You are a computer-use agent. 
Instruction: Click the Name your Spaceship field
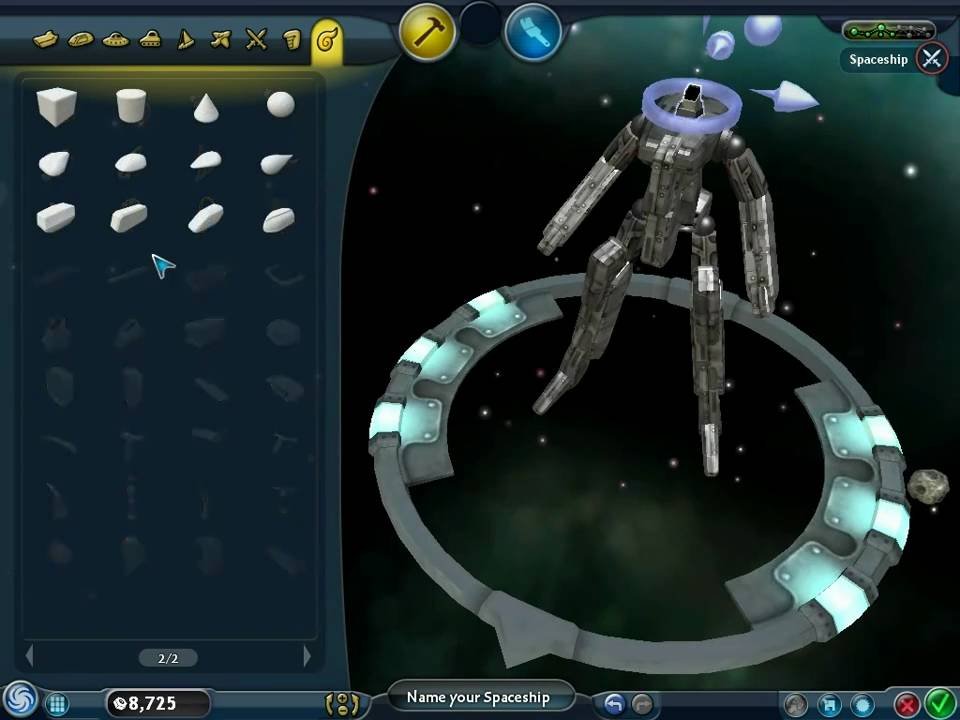pyautogui.click(x=478, y=697)
